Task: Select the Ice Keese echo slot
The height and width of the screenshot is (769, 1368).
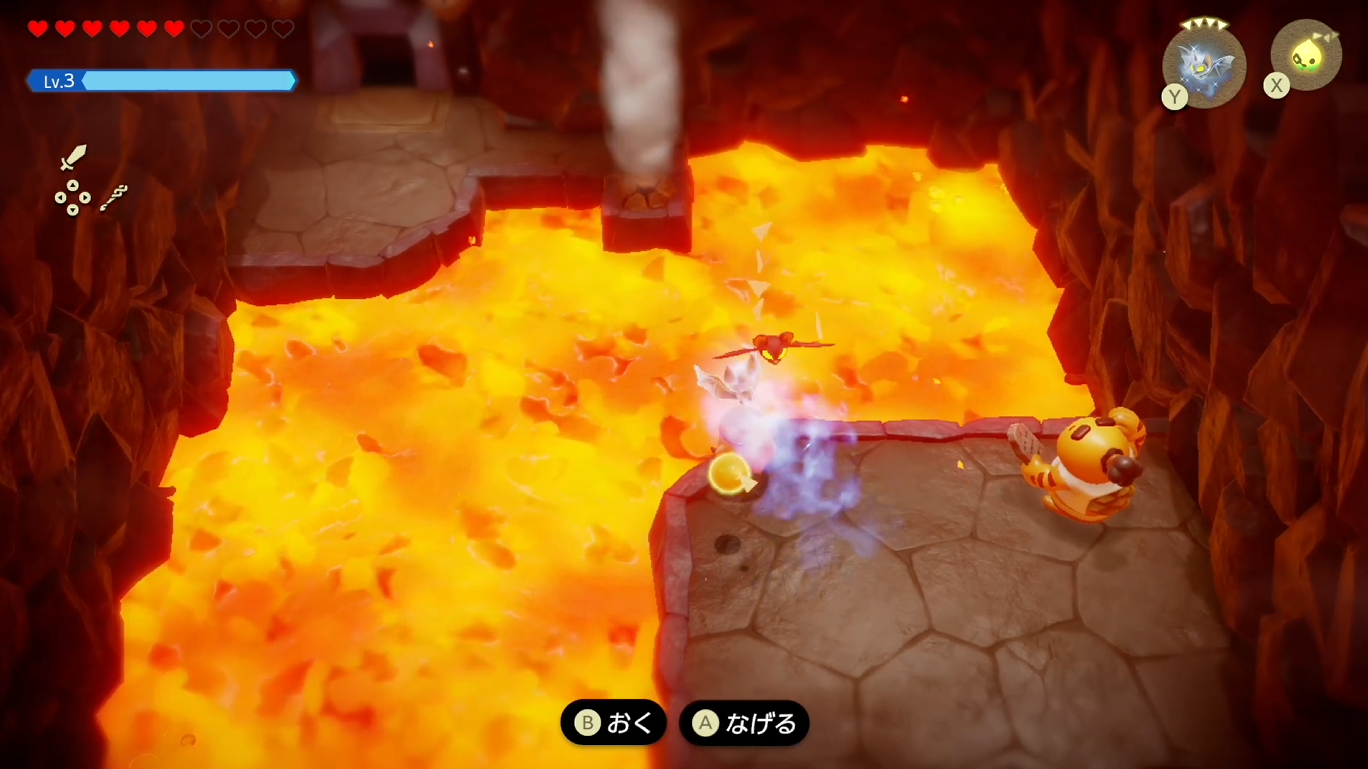Action: [x=1204, y=65]
